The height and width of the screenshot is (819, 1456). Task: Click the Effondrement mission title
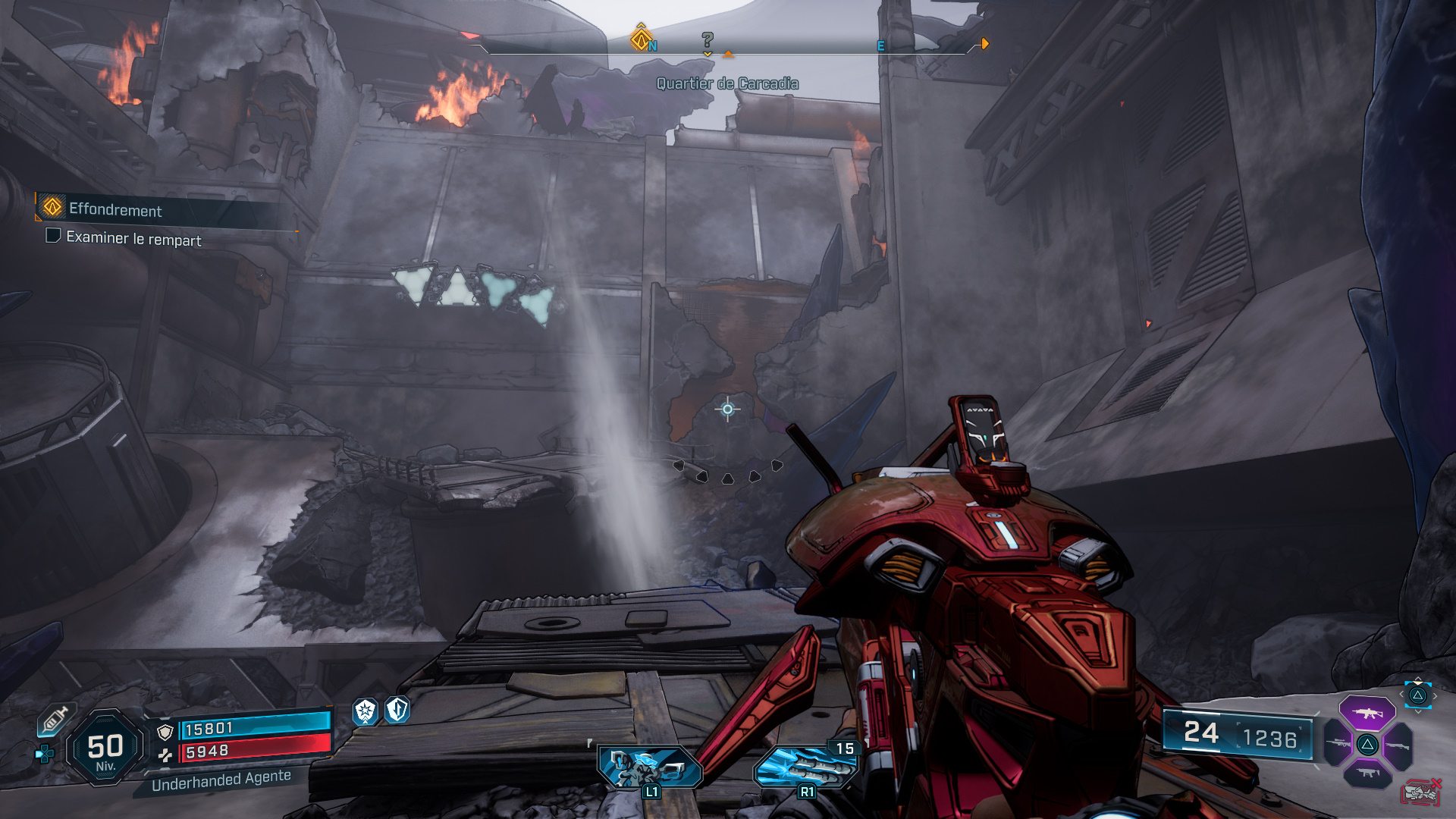click(x=115, y=212)
